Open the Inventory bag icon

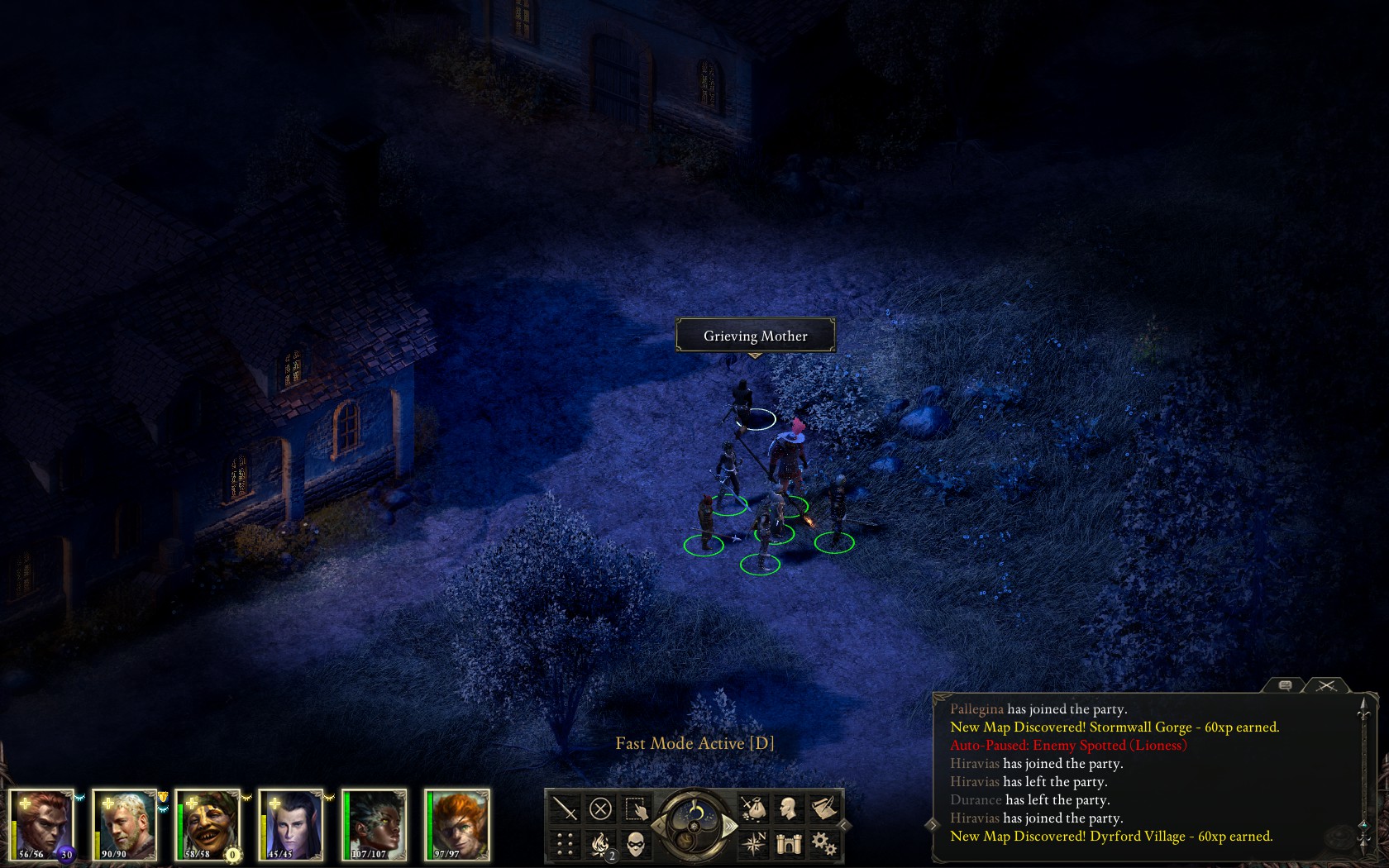coord(753,808)
